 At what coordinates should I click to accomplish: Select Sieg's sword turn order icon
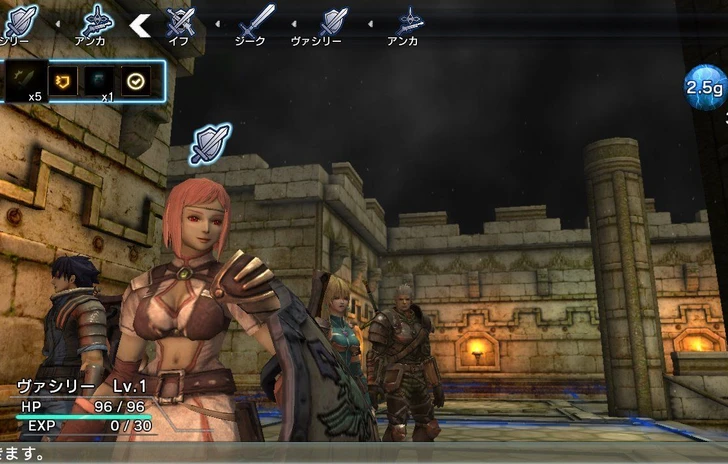tap(257, 19)
